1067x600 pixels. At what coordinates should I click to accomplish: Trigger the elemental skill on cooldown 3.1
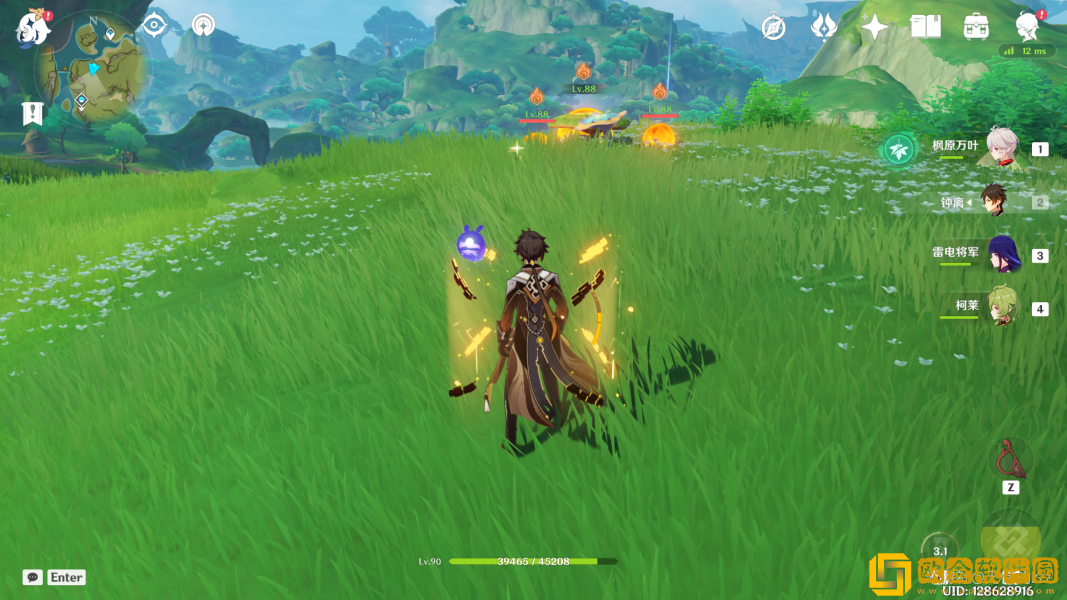coord(940,551)
